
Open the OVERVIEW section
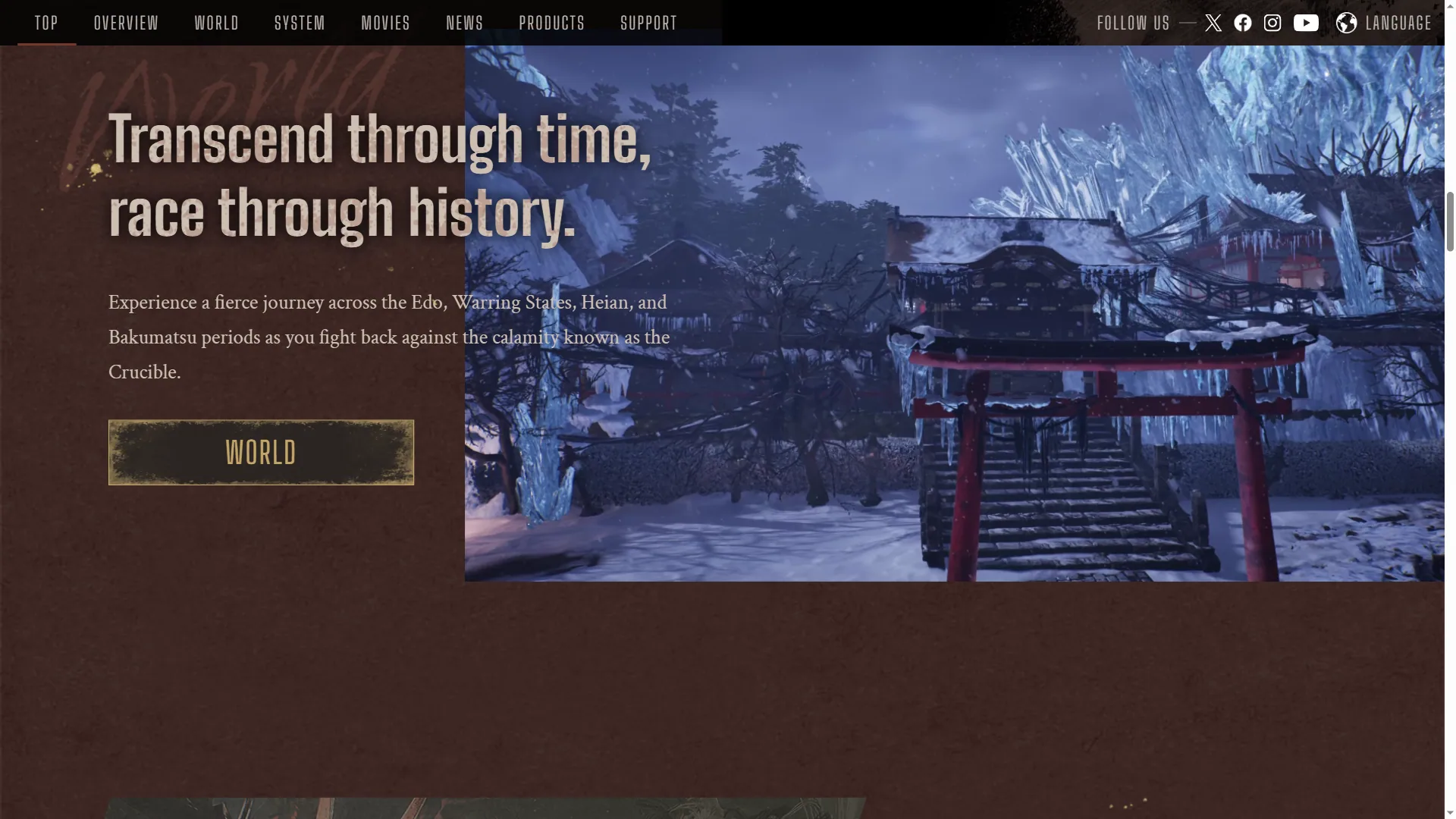126,23
